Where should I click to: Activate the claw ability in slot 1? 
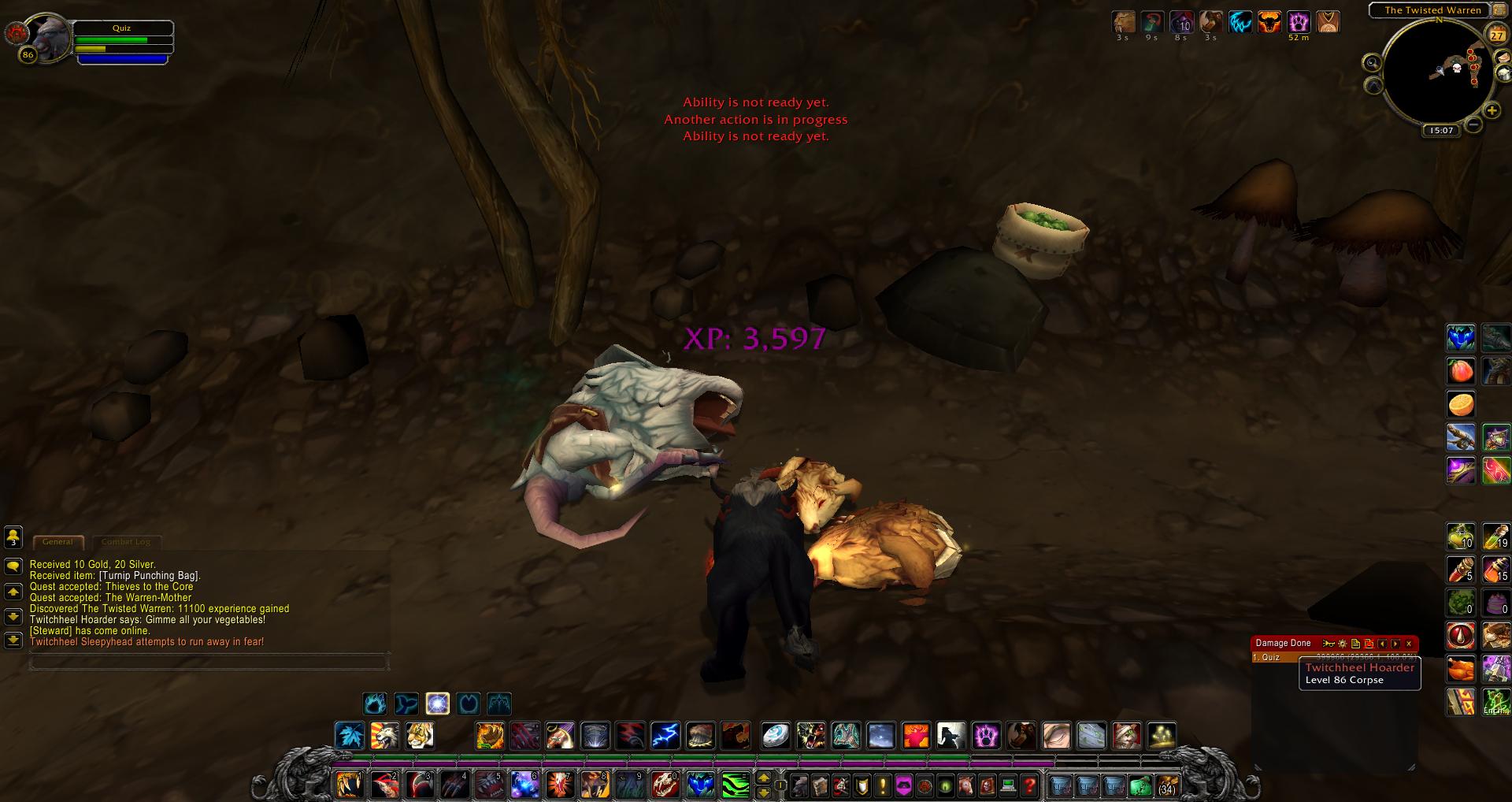[x=349, y=785]
